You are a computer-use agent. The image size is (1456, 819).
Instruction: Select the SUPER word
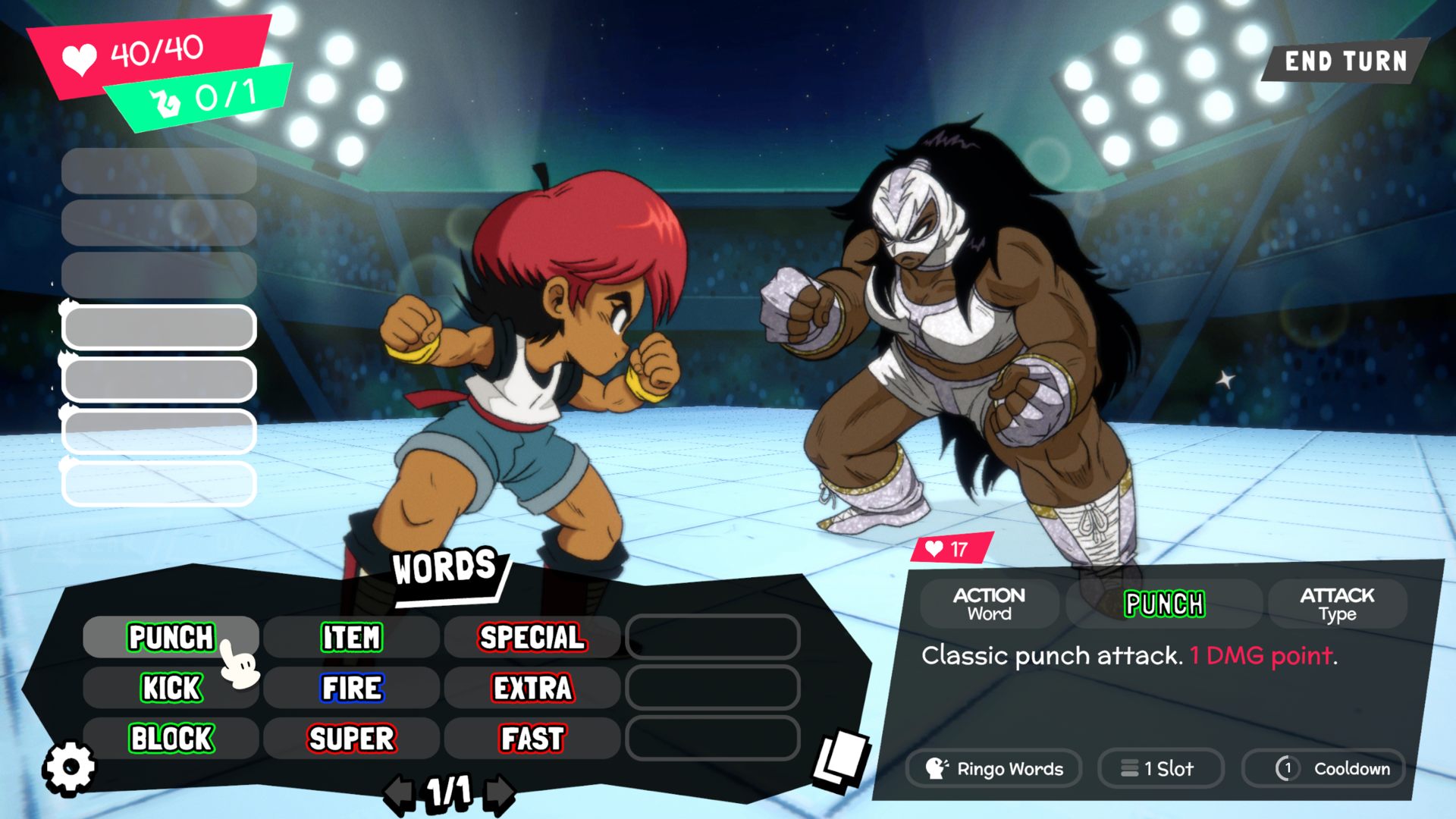(x=351, y=739)
